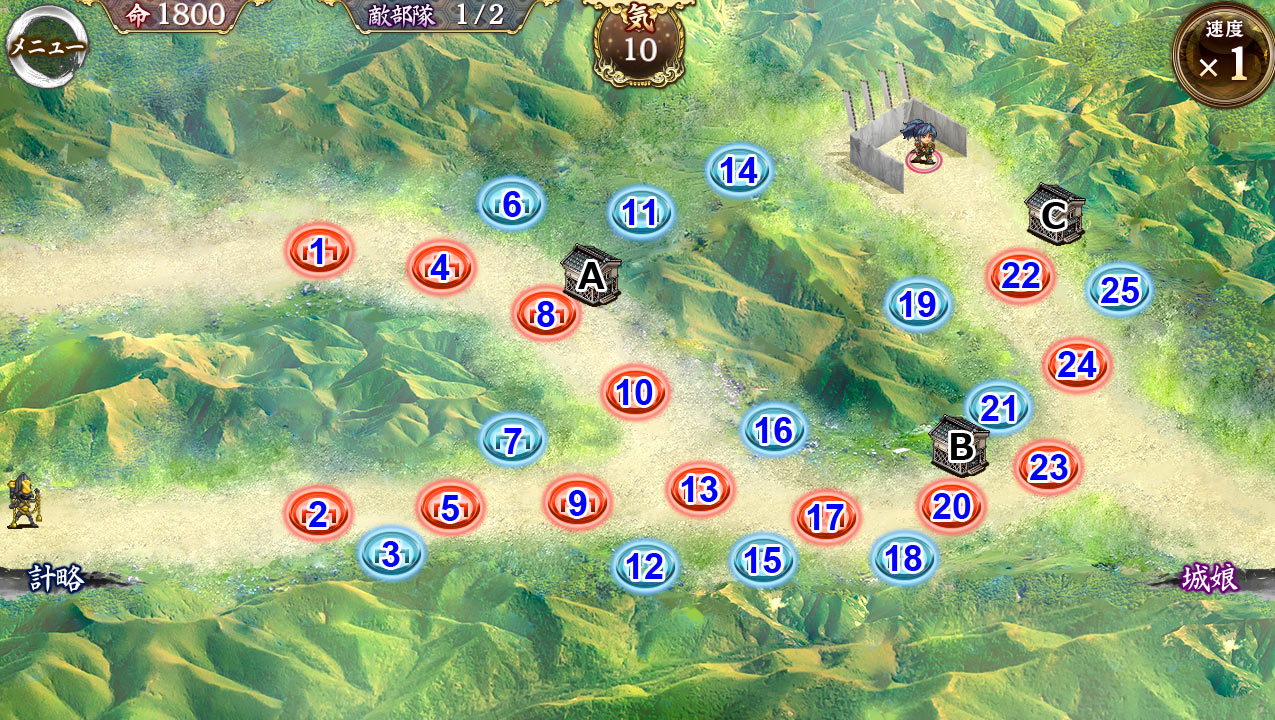Click the gate marker labeled A
This screenshot has height=720, width=1275.
(x=591, y=276)
